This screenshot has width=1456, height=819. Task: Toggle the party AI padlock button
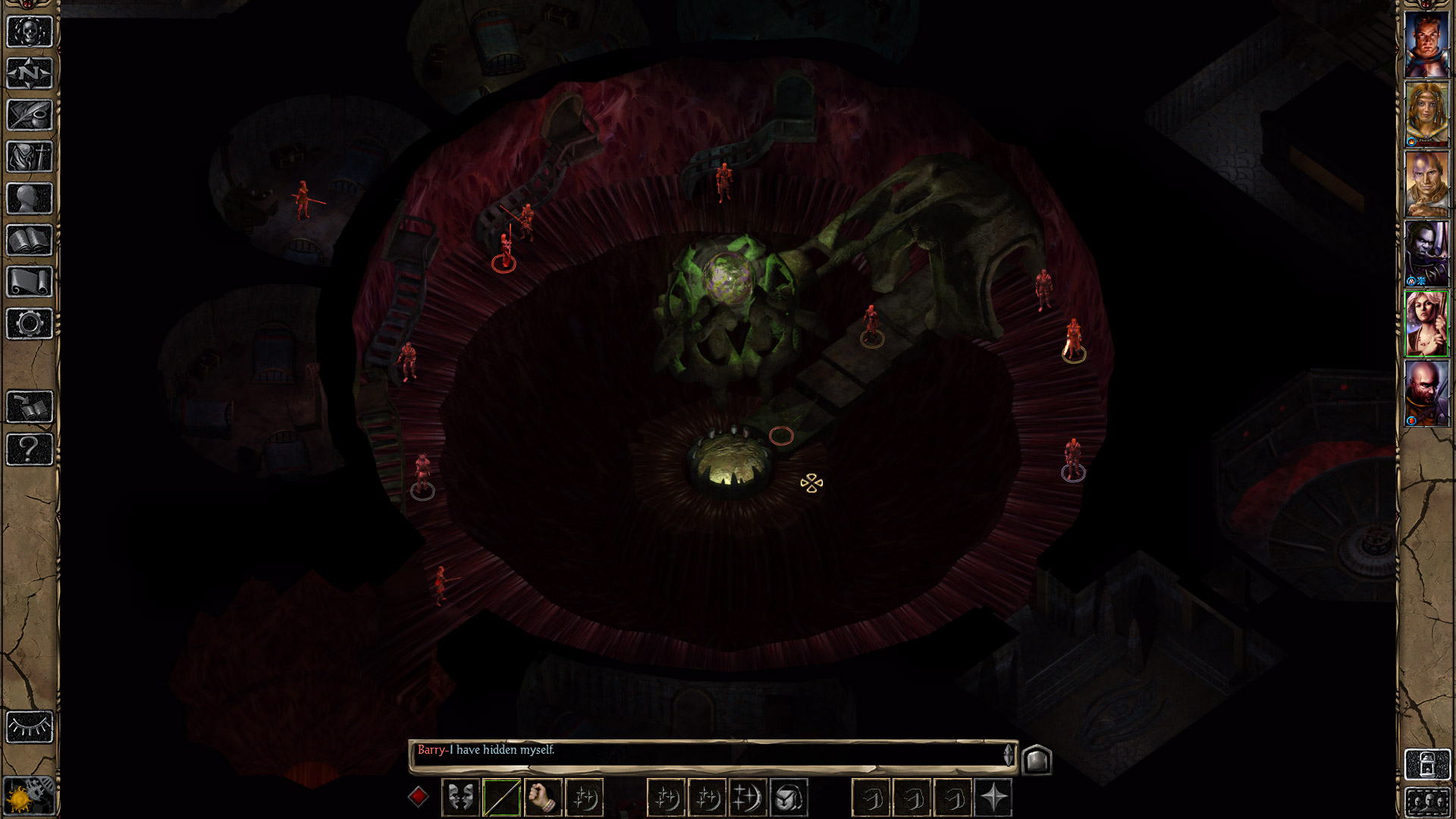click(1426, 764)
